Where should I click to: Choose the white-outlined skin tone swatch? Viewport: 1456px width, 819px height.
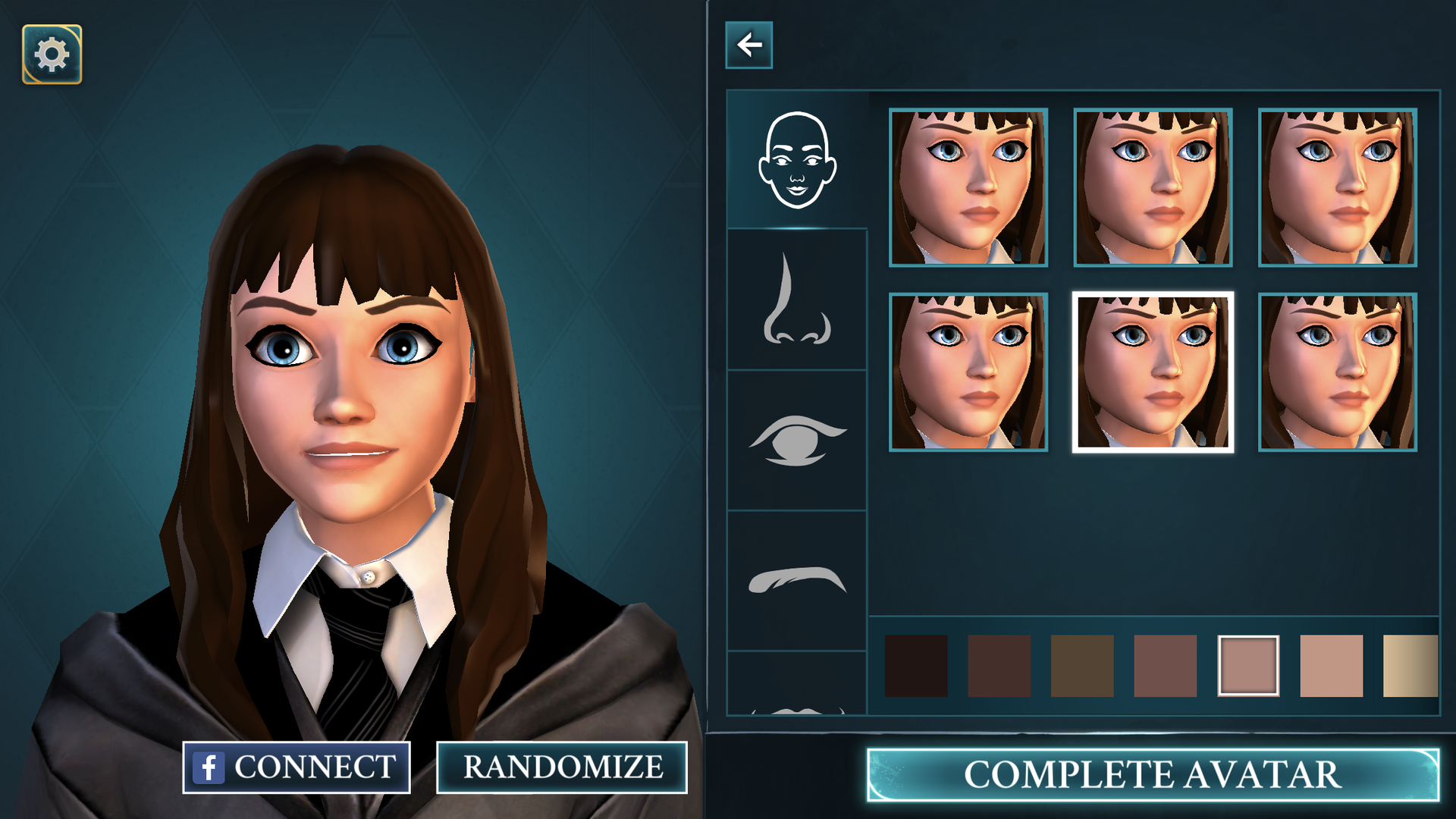1248,666
